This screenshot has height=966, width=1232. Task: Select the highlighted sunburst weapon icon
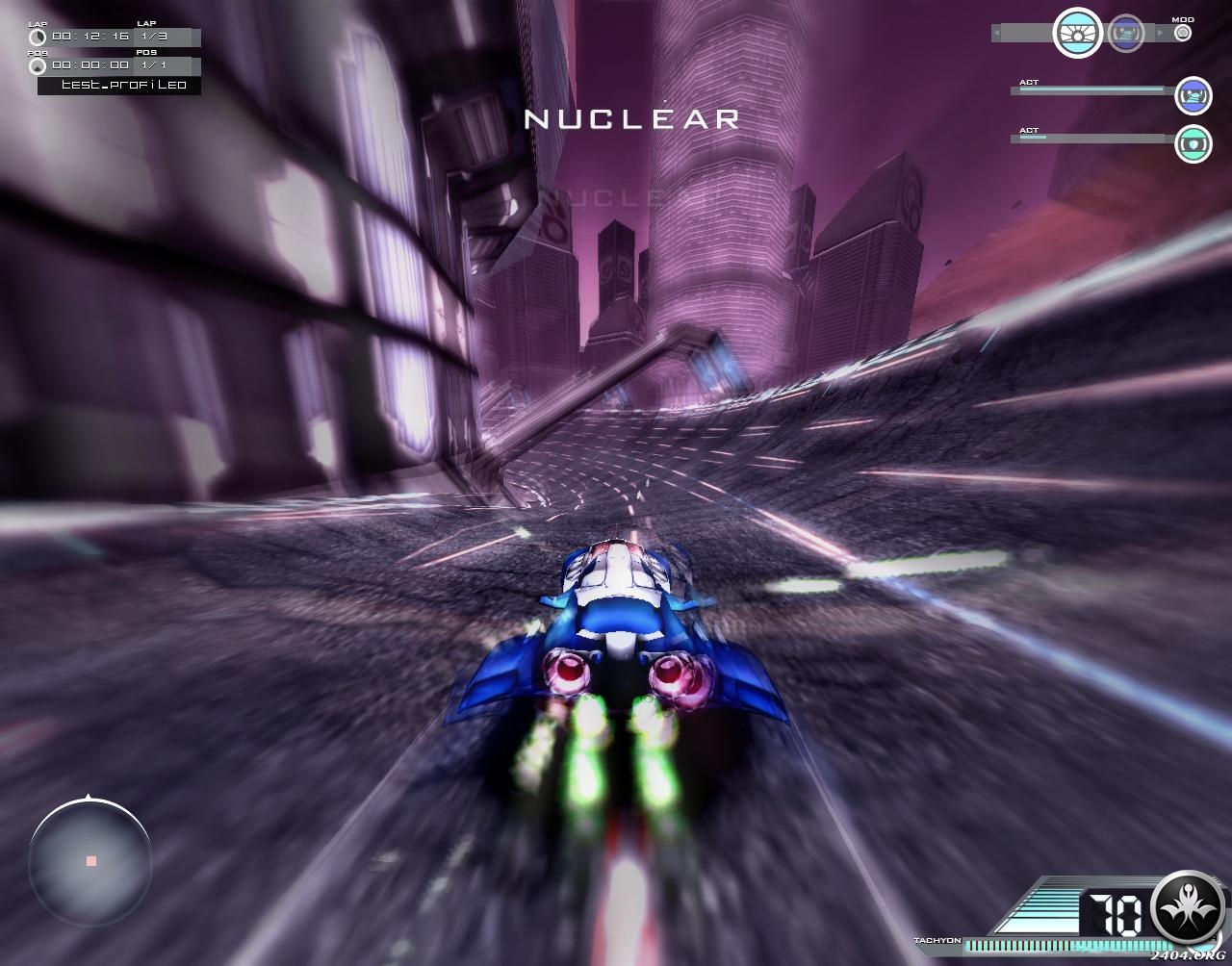tap(1078, 33)
